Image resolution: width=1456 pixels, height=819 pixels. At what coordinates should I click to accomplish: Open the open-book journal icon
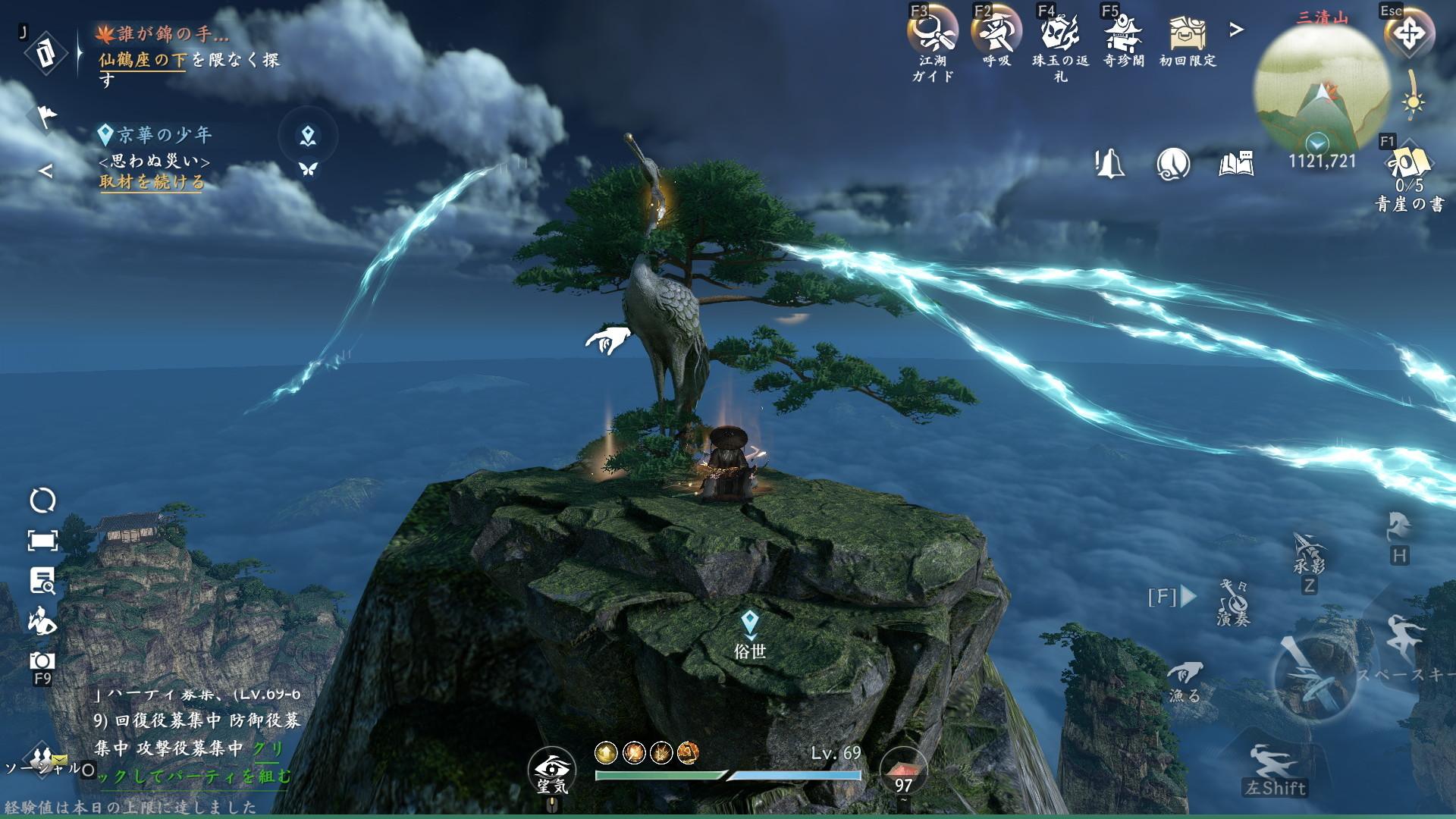click(1236, 163)
